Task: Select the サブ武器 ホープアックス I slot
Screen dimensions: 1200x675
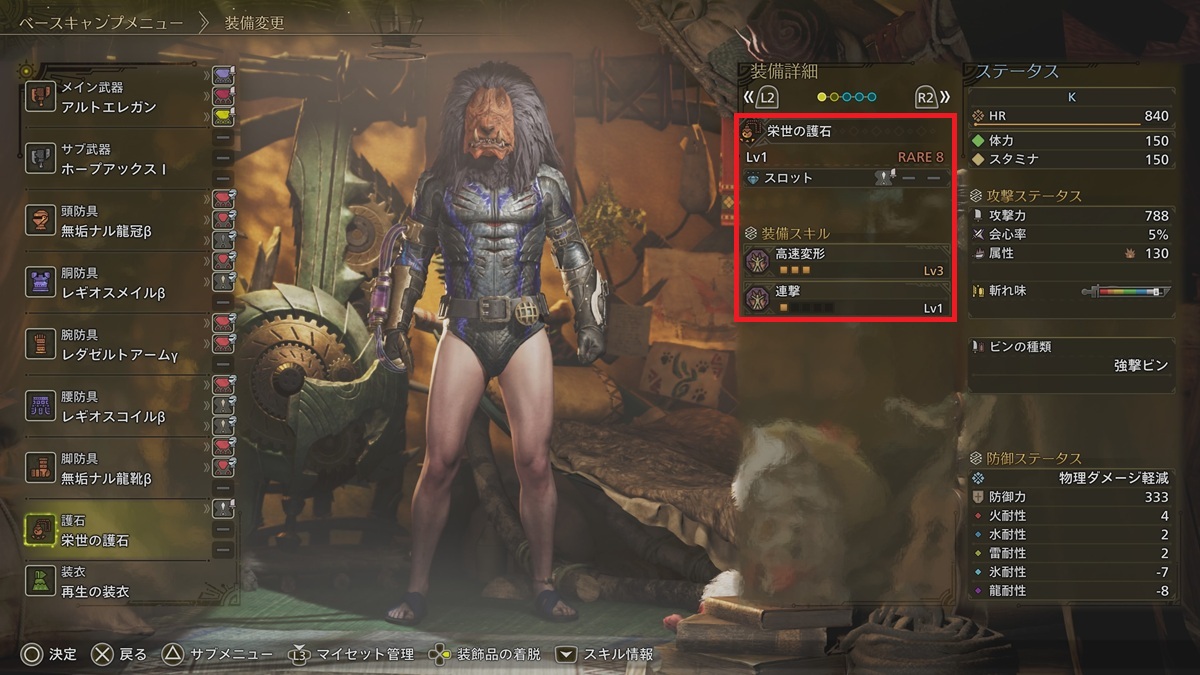Action: [x=115, y=159]
